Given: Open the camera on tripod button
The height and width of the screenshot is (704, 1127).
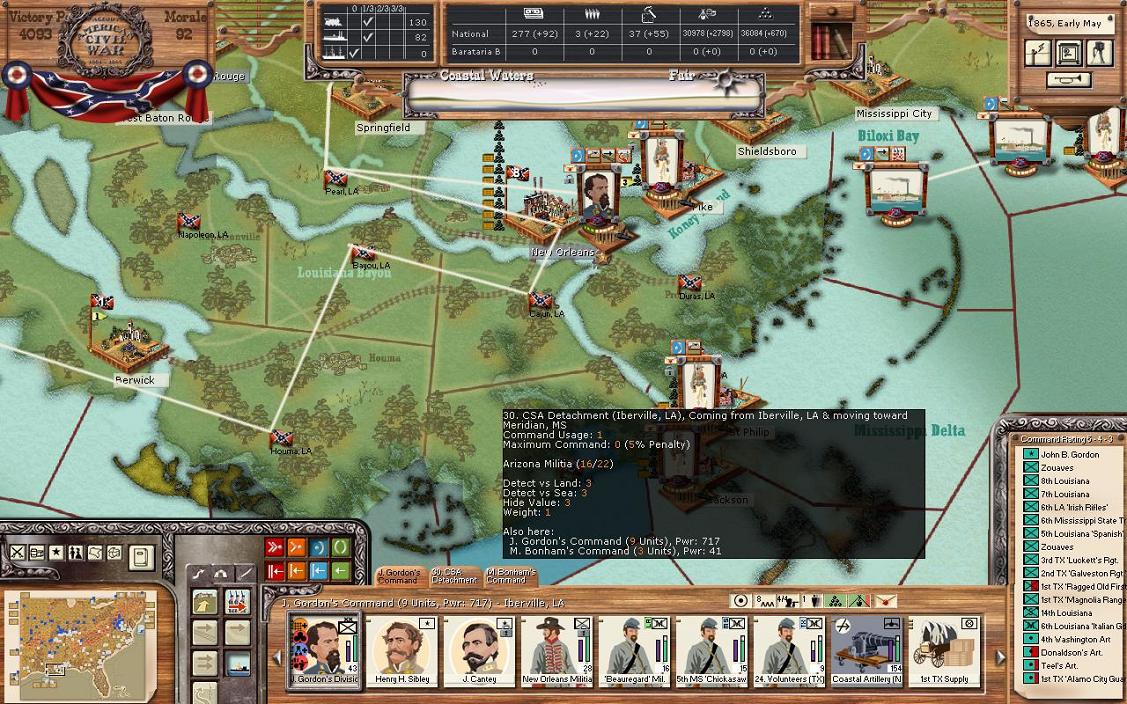Looking at the screenshot, I should point(1100,52).
